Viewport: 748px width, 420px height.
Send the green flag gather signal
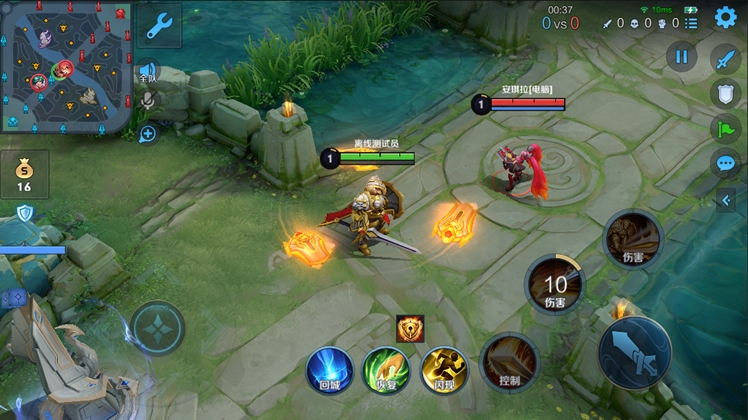725,129
